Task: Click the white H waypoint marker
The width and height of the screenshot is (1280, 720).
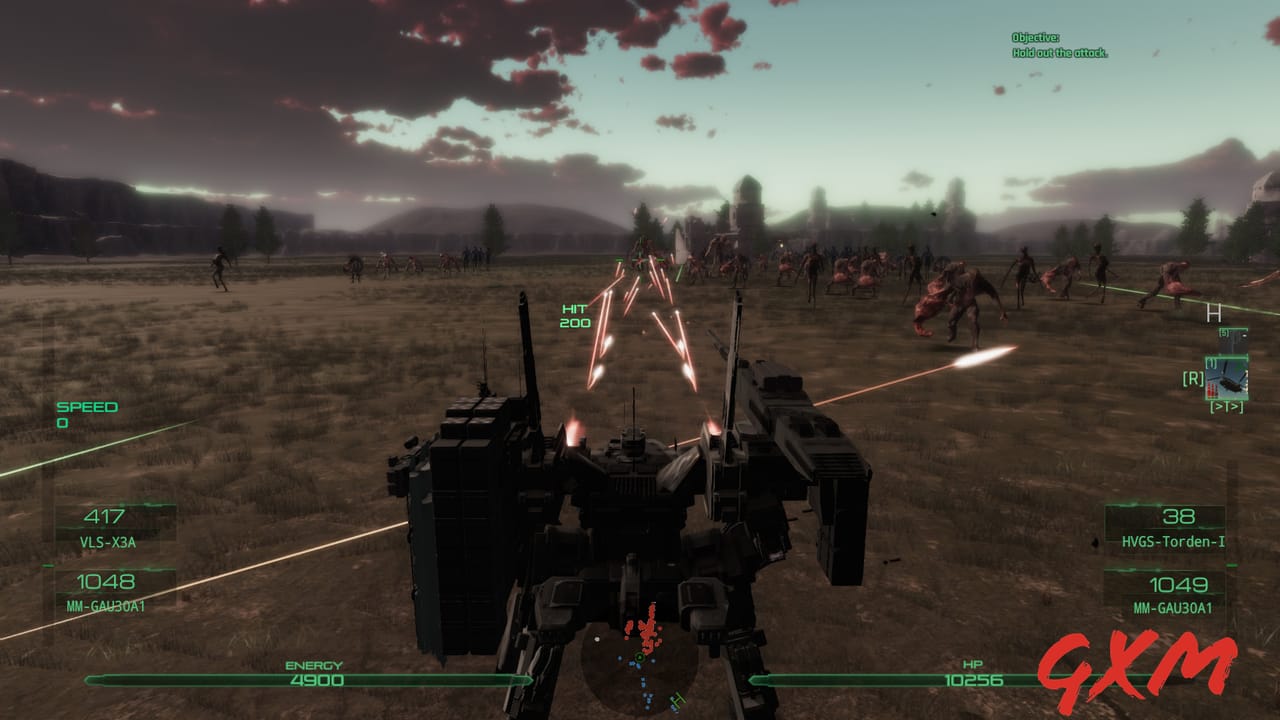Action: (x=1213, y=313)
